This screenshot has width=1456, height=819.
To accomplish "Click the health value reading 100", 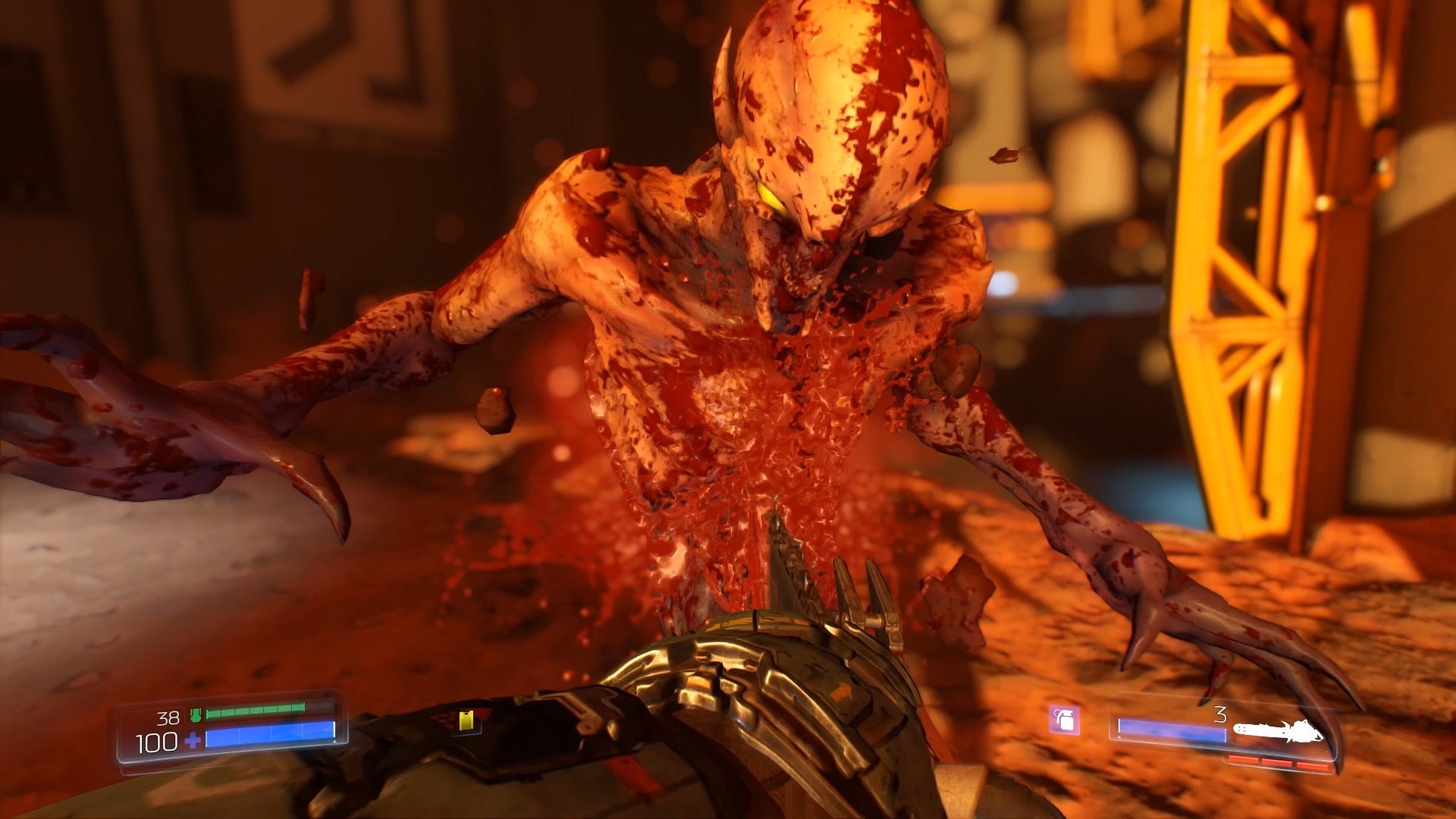I will (x=155, y=740).
